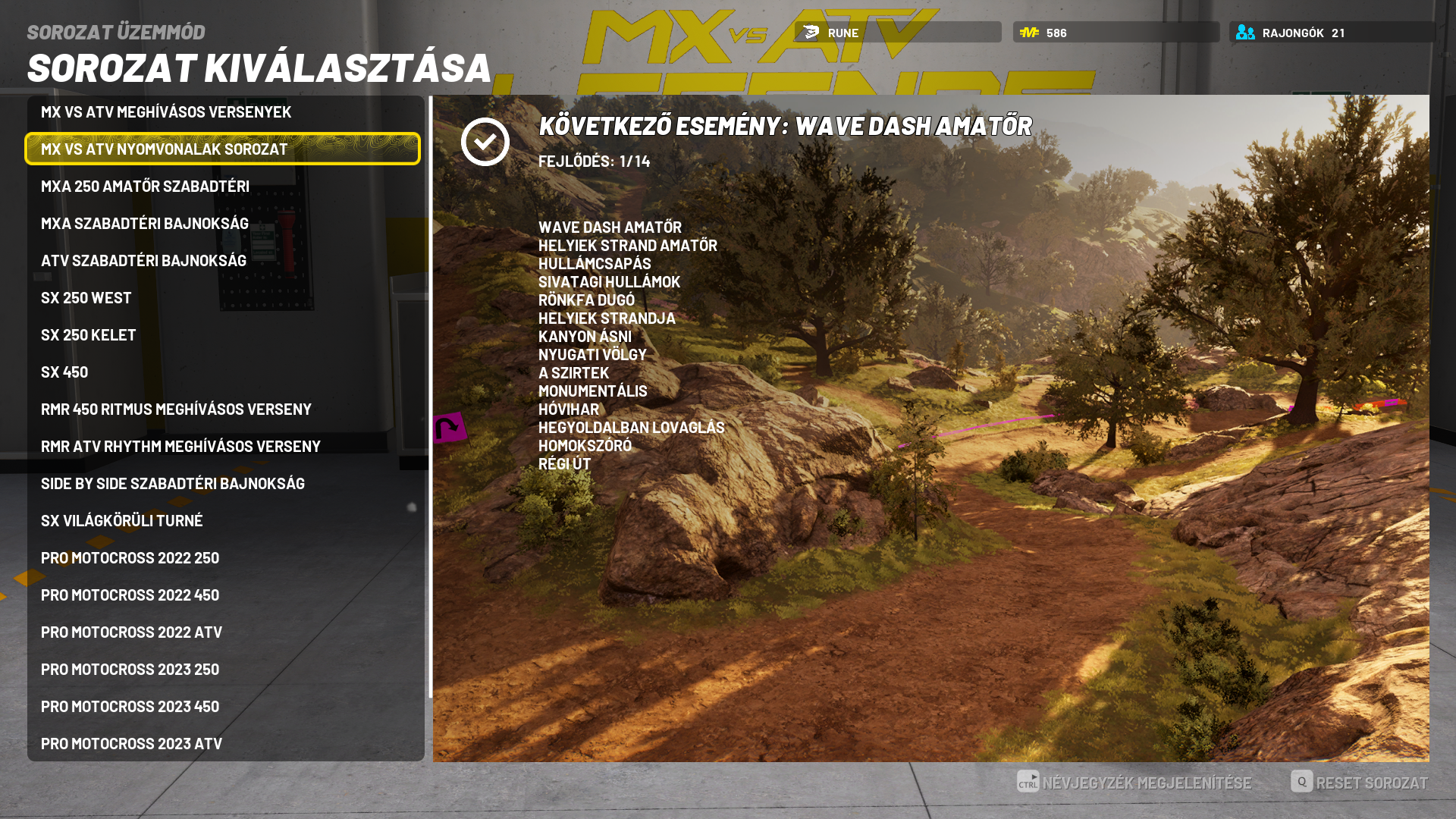Choose RMR ATV Rhythm Meghívásos Verseny
The width and height of the screenshot is (1456, 819).
(180, 447)
